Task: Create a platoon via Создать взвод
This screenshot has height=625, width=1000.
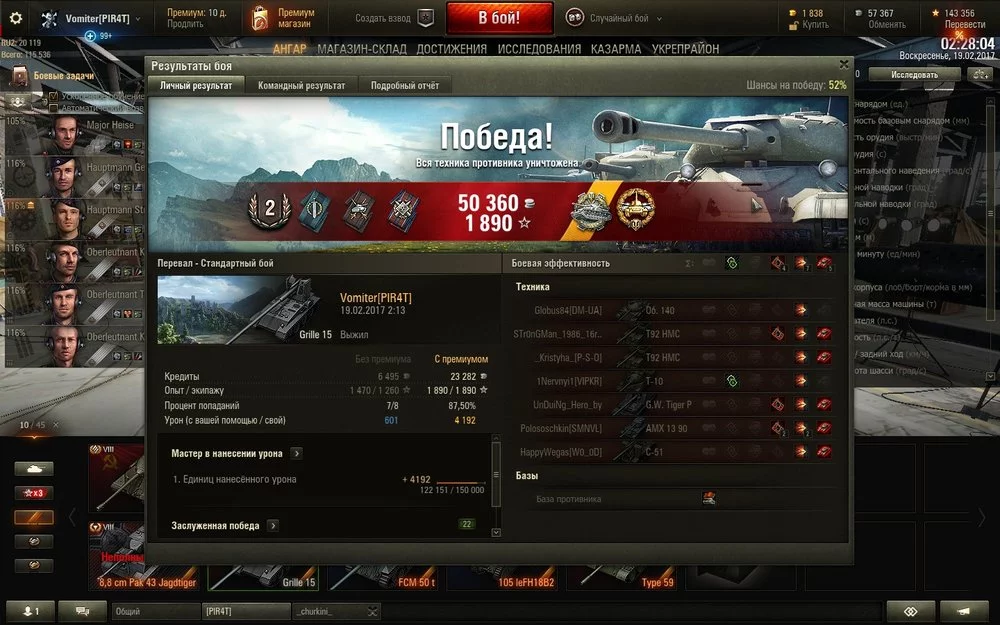Action: (x=394, y=18)
